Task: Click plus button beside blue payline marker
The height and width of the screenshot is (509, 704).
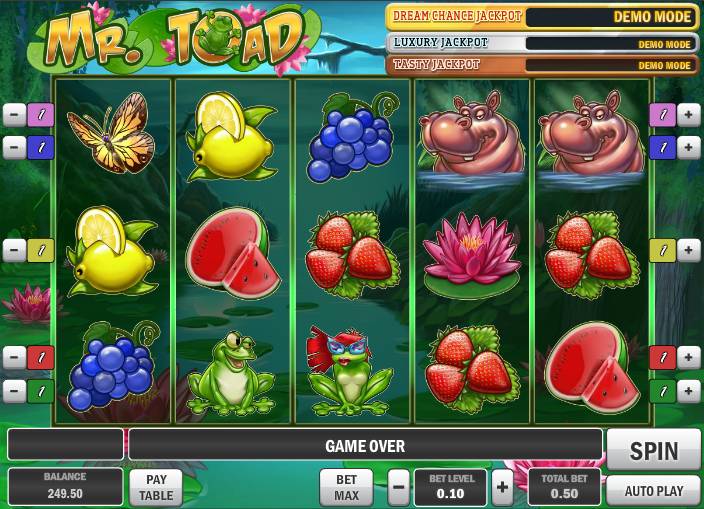Action: 689,148
